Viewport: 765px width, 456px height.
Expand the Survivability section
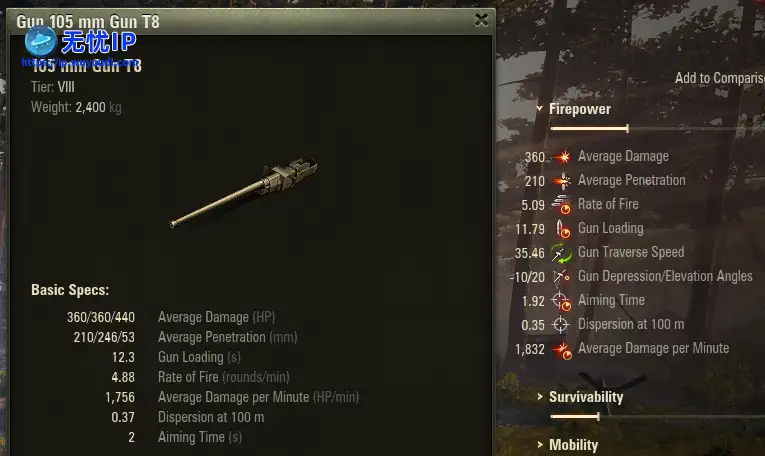coord(585,397)
